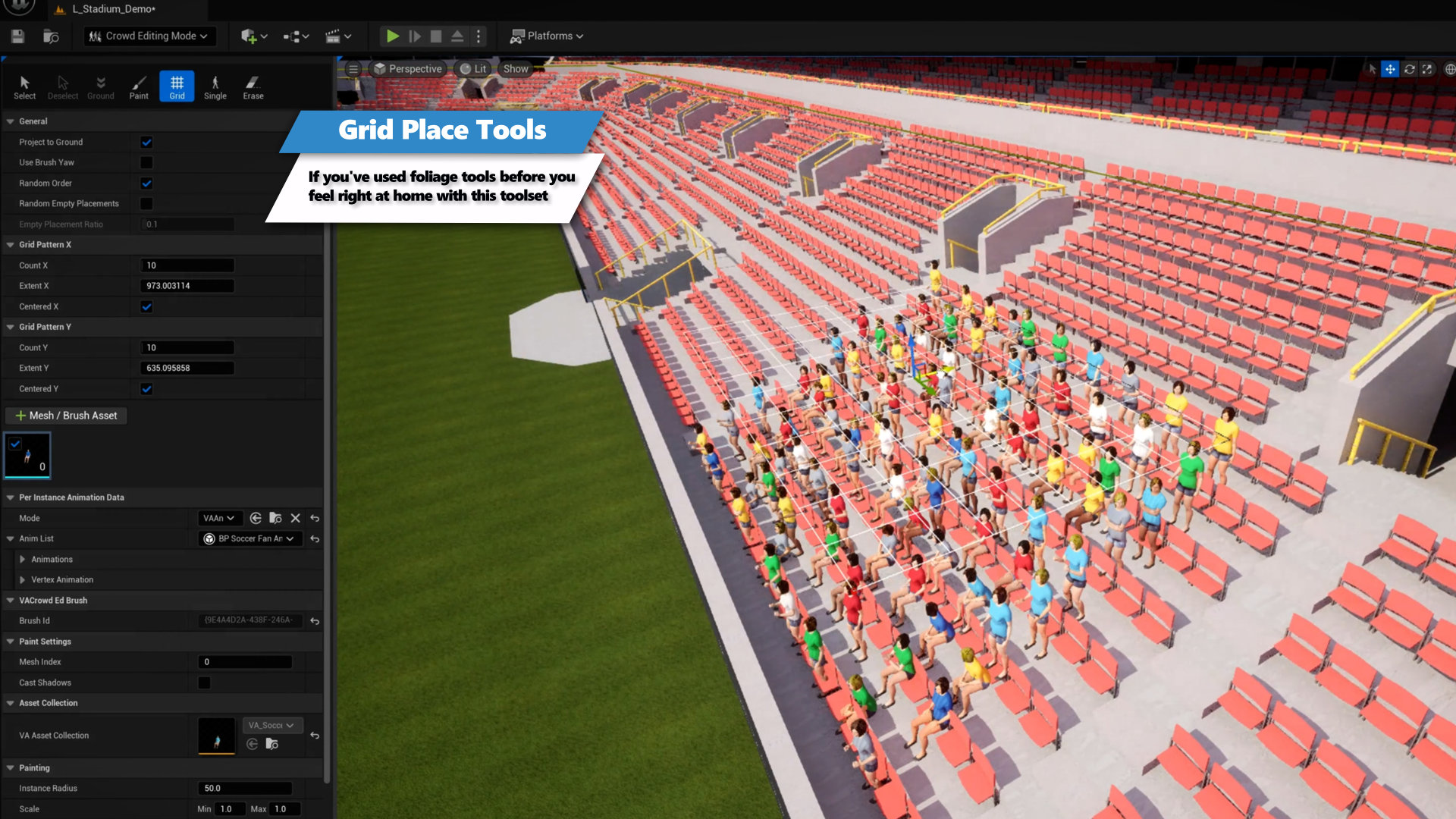Edit the Count X value field
The image size is (1456, 819).
point(187,265)
